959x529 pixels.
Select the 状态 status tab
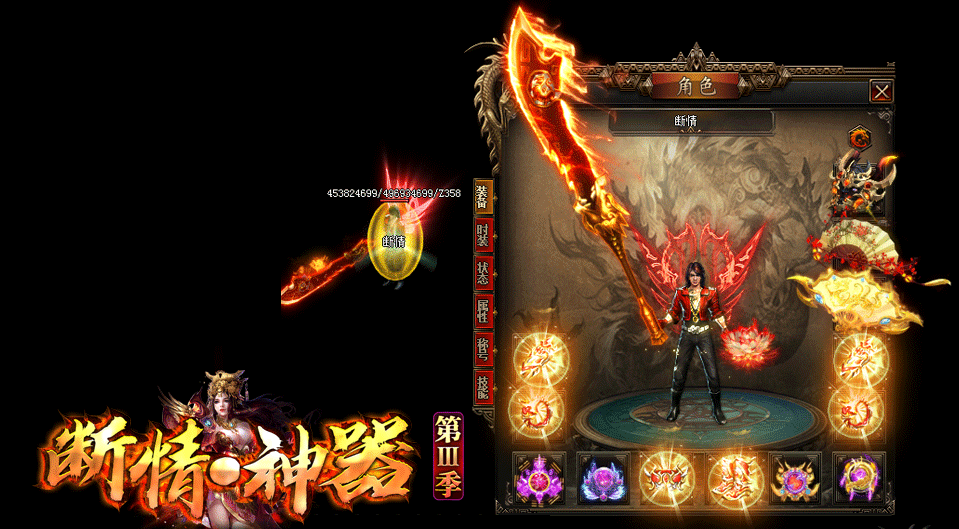[483, 272]
